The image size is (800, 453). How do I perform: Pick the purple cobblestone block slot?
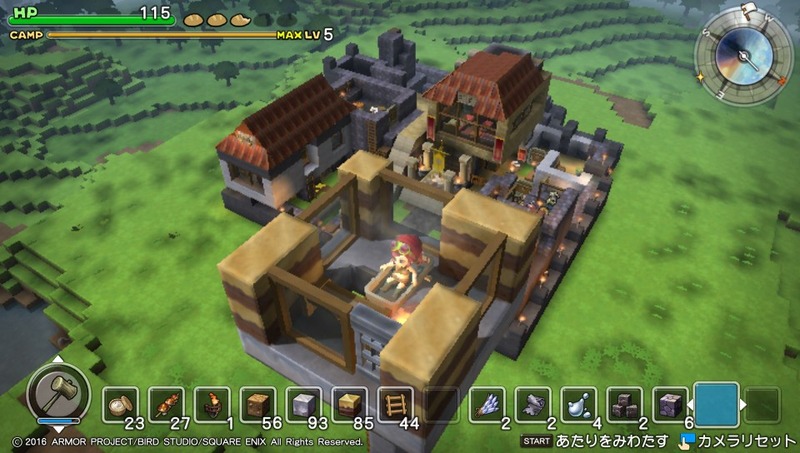[671, 405]
